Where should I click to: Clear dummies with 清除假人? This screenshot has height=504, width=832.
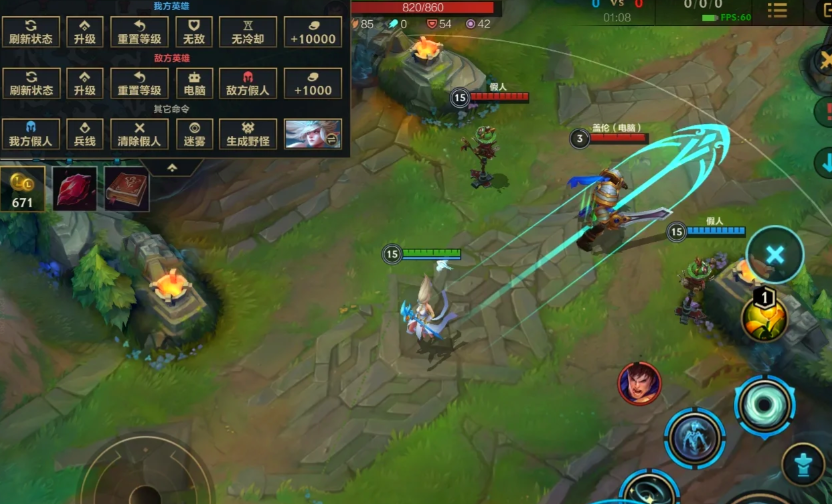(139, 134)
